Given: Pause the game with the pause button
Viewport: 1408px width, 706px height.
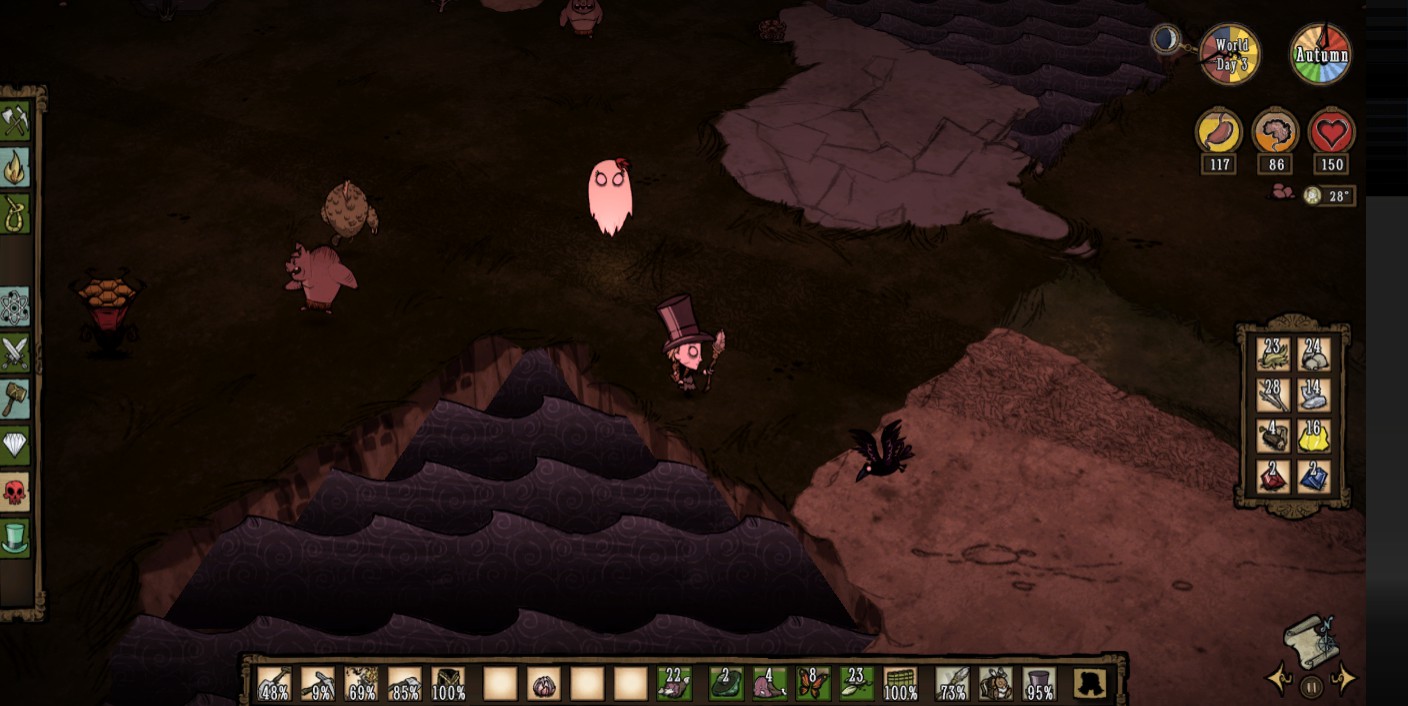Looking at the screenshot, I should coord(1311,686).
